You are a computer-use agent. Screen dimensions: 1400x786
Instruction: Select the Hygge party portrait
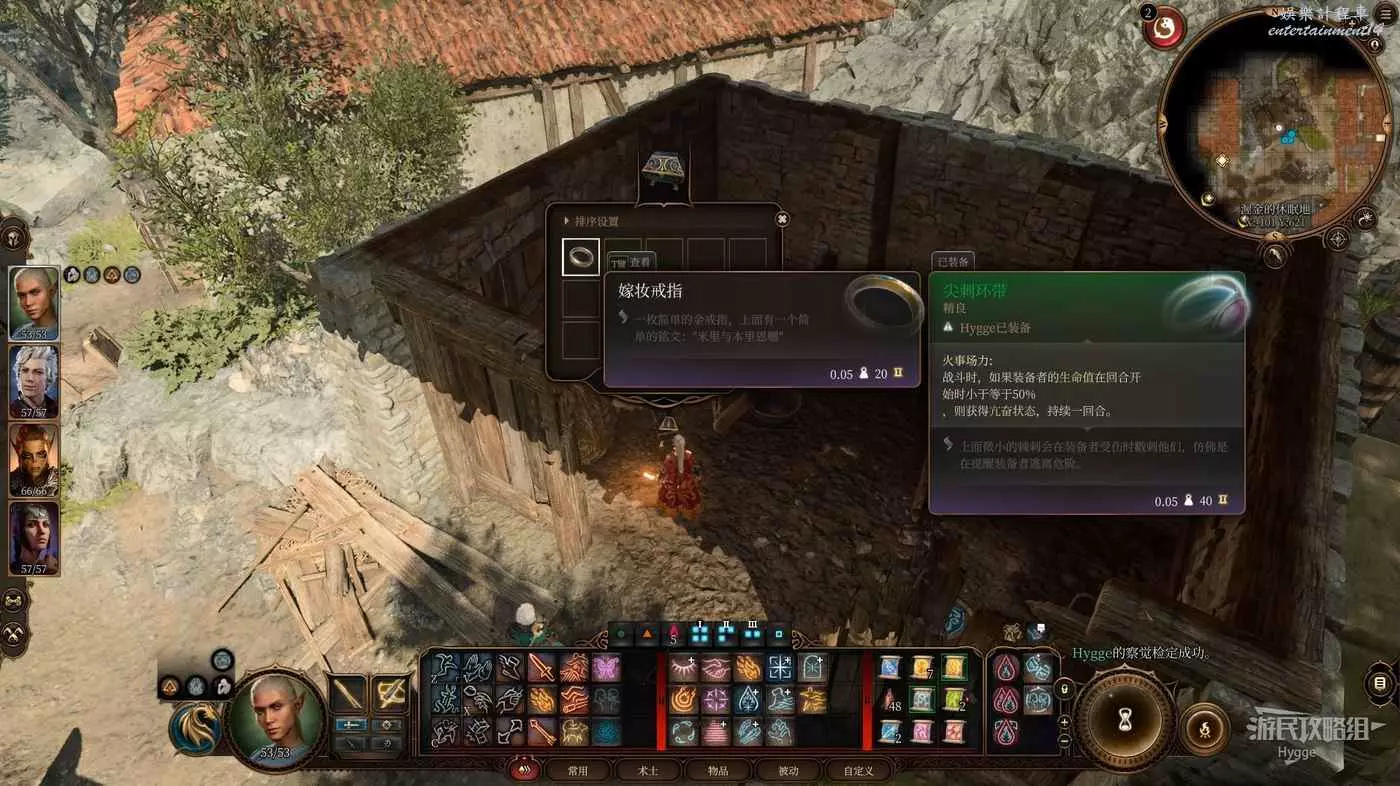(34, 303)
